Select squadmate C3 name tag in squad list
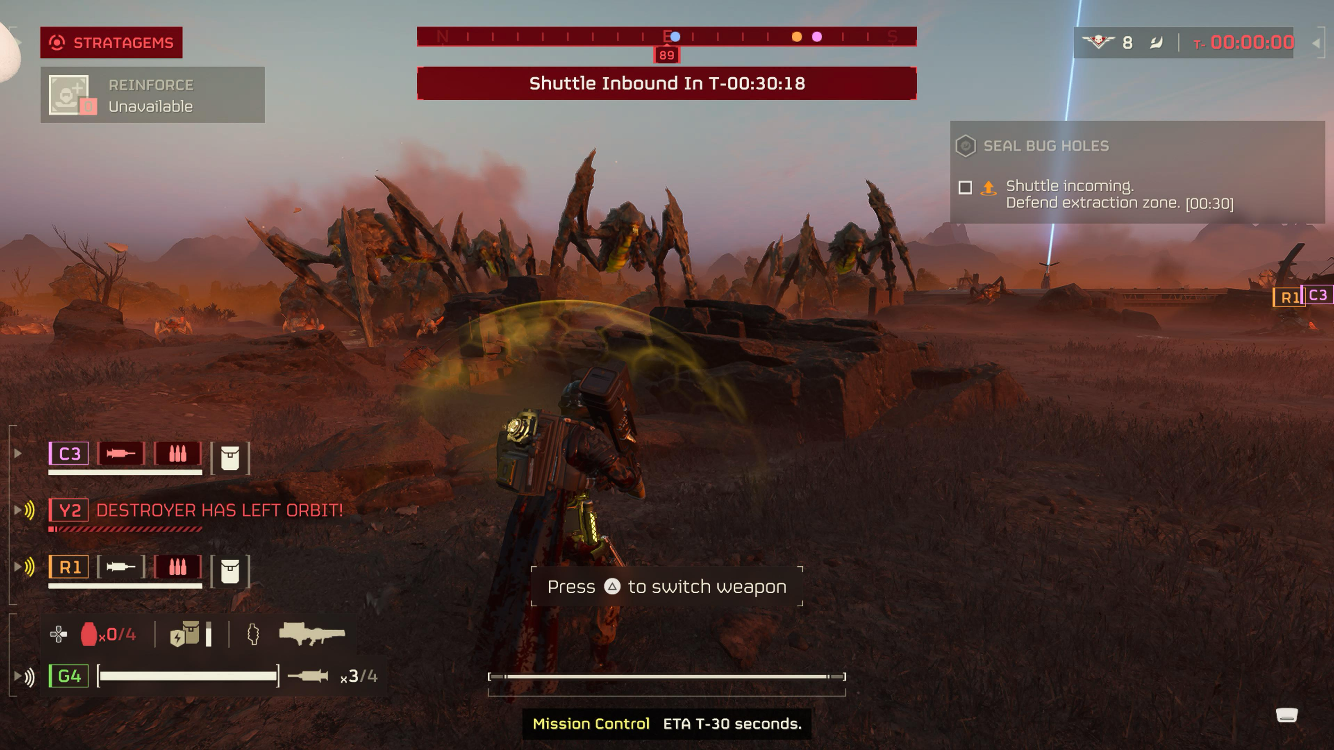 69,454
